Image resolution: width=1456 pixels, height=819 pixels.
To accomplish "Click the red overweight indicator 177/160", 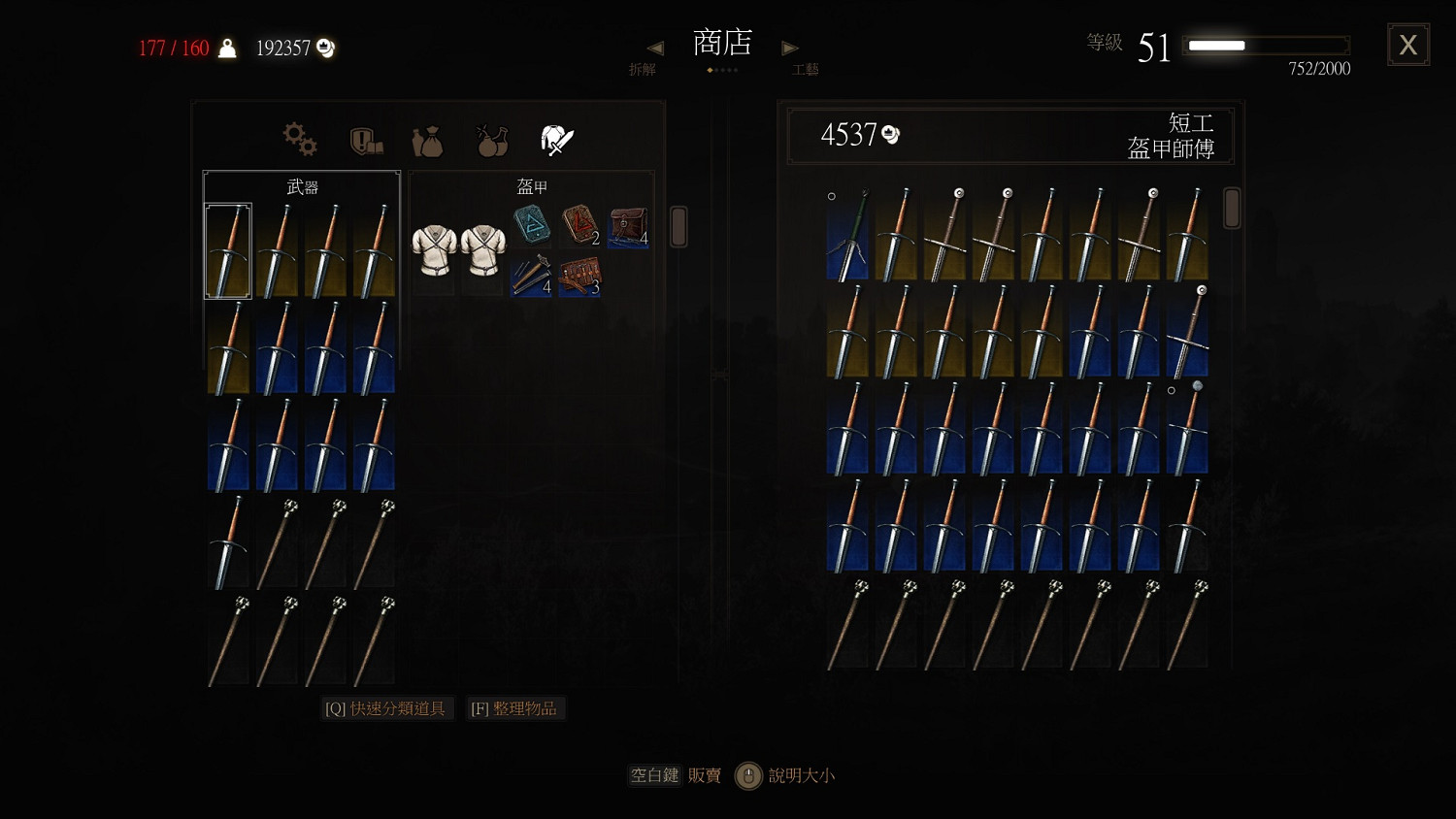I will pyautogui.click(x=175, y=48).
